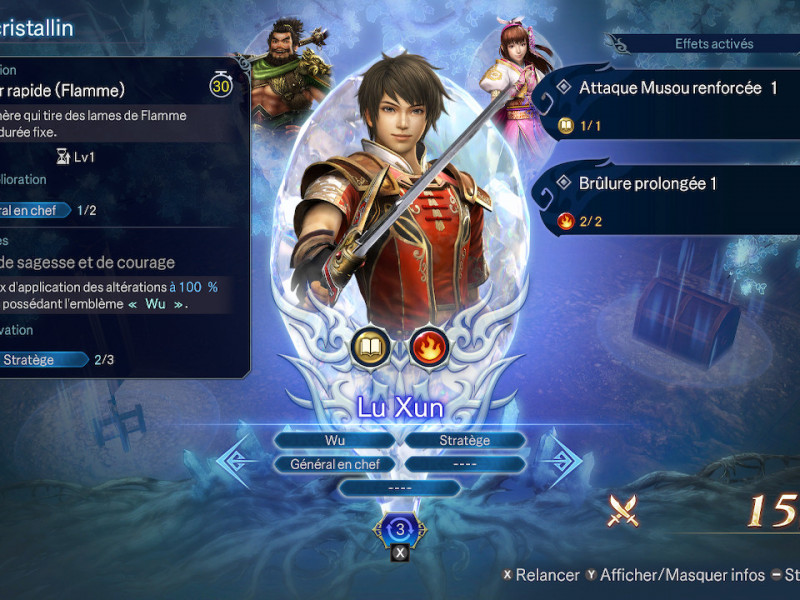Use the reroll gem showing 3
Image resolution: width=800 pixels, height=600 pixels.
tap(400, 529)
